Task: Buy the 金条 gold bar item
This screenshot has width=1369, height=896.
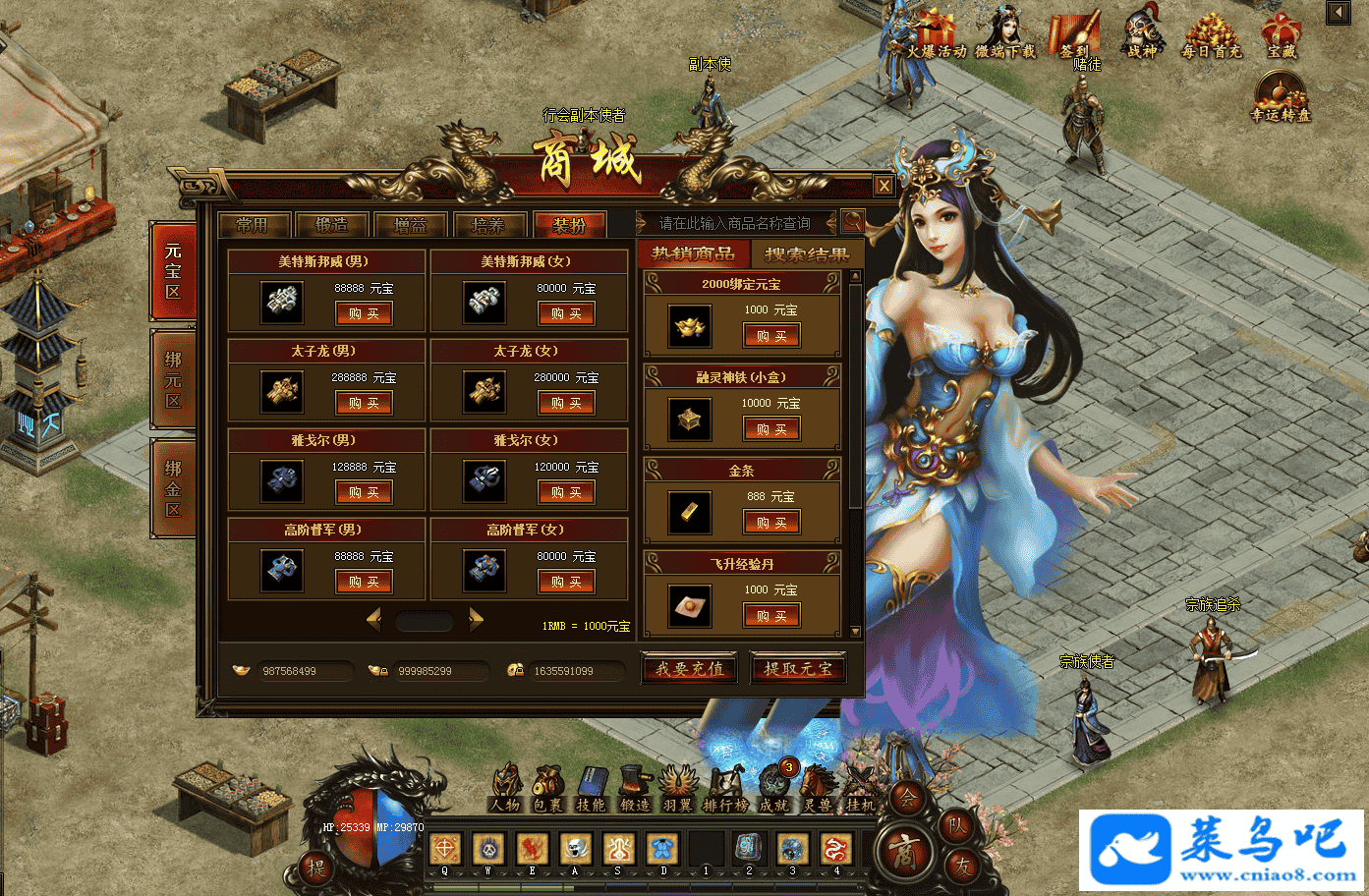Action: [x=770, y=523]
